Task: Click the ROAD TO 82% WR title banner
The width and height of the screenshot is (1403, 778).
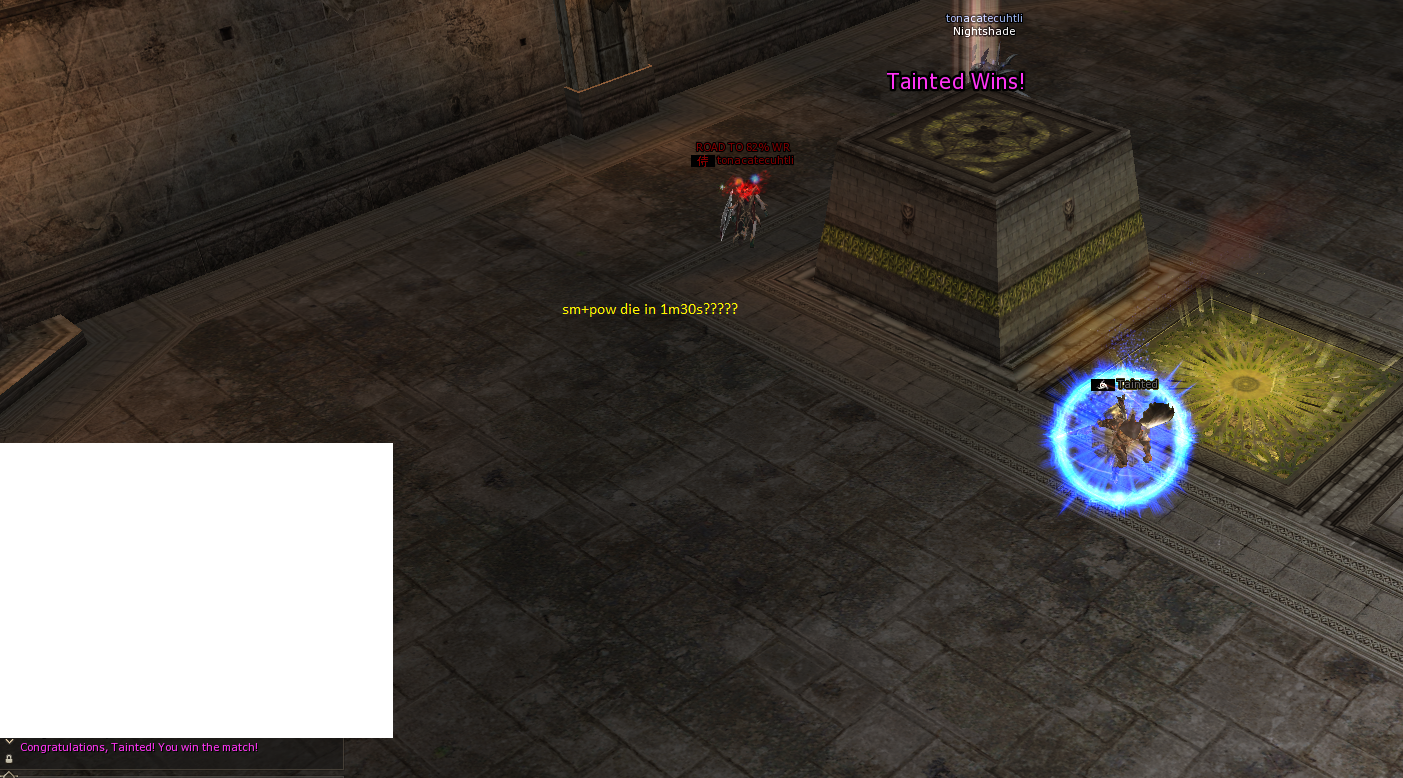Action: (744, 146)
